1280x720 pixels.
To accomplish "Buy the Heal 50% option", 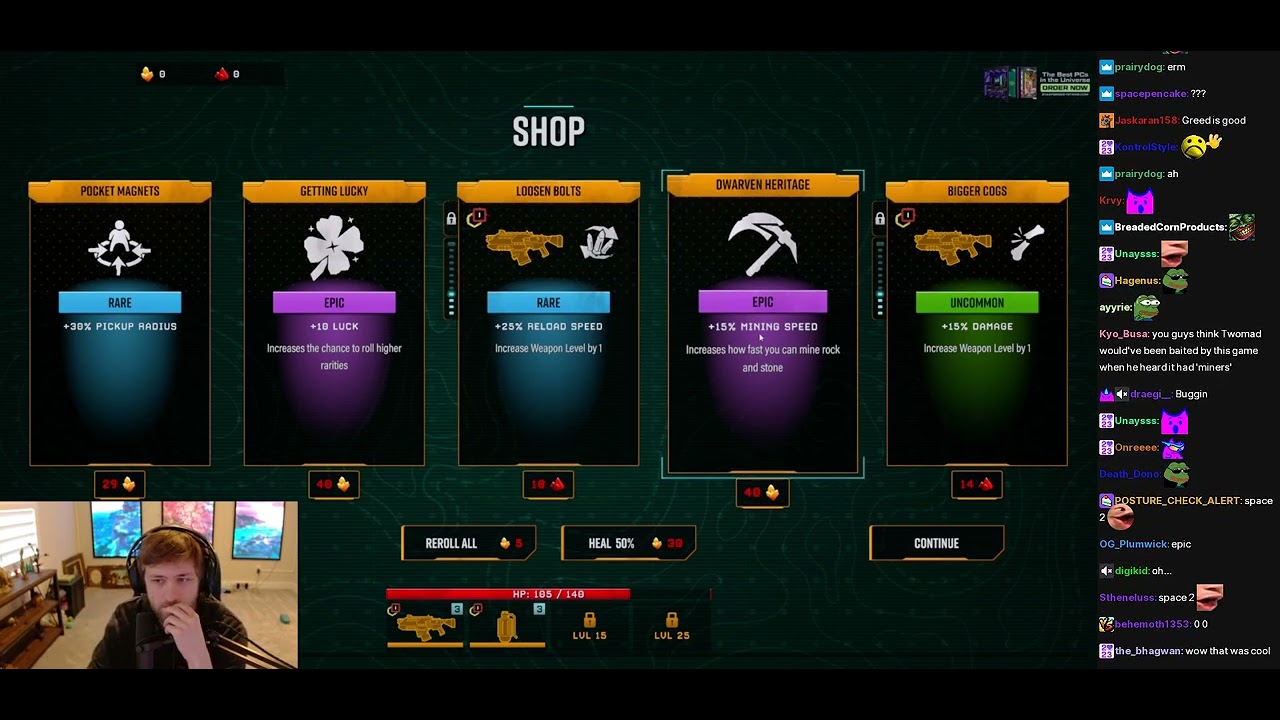I will click(628, 543).
